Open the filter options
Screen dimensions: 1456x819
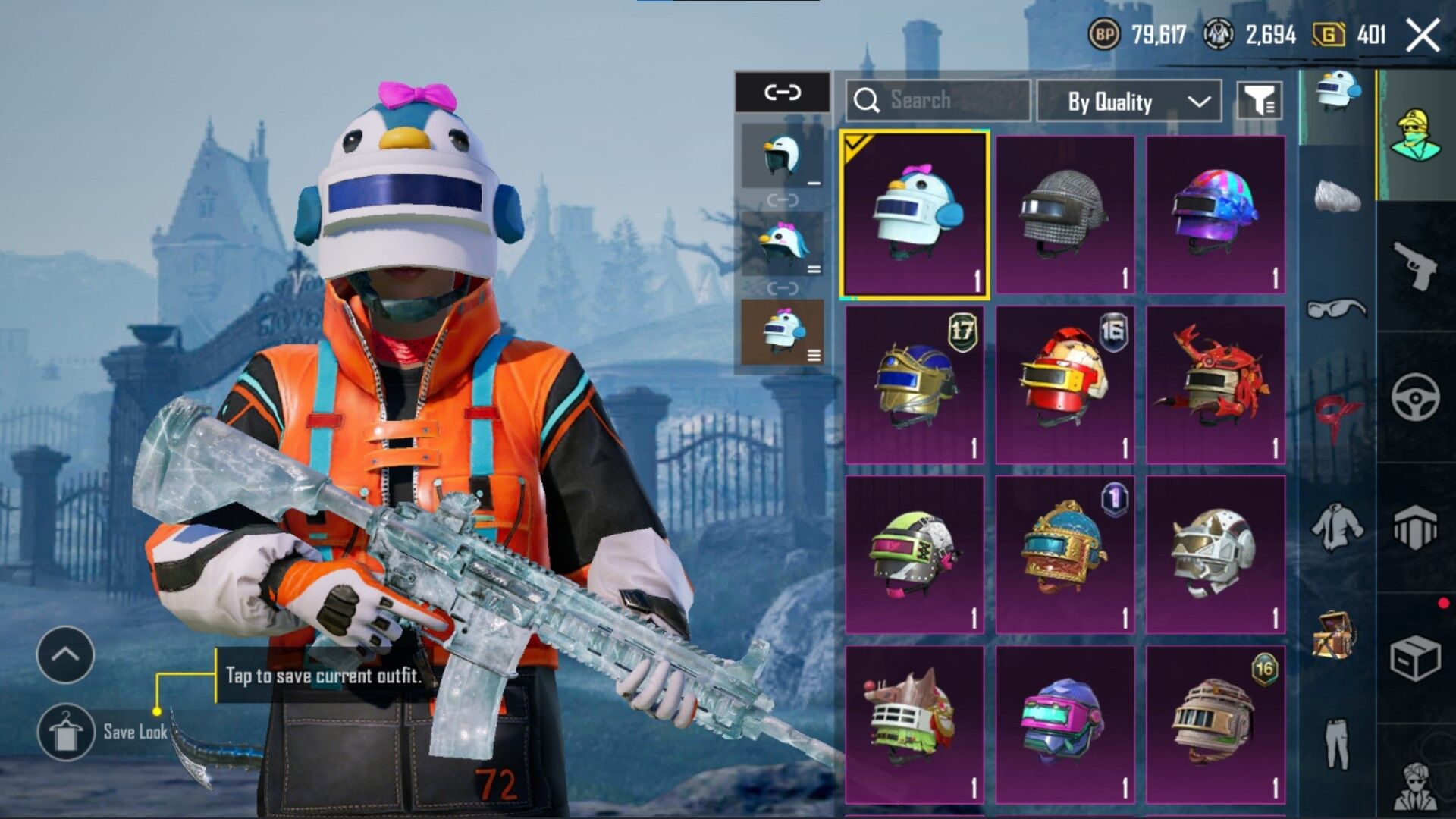point(1260,101)
